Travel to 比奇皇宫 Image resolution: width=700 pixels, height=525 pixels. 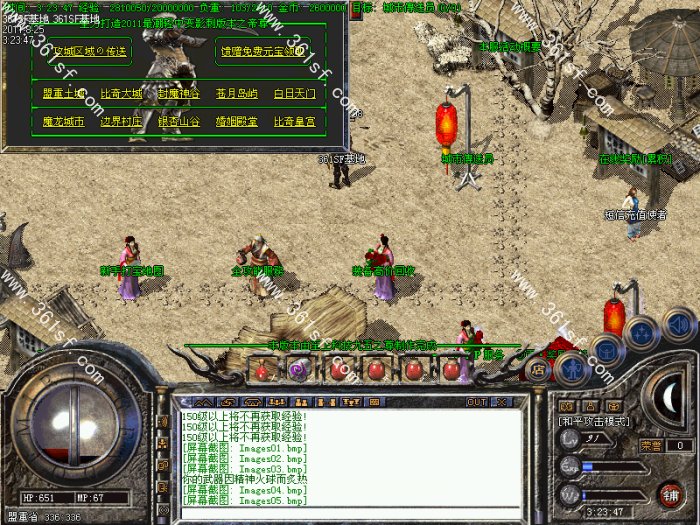coord(294,122)
